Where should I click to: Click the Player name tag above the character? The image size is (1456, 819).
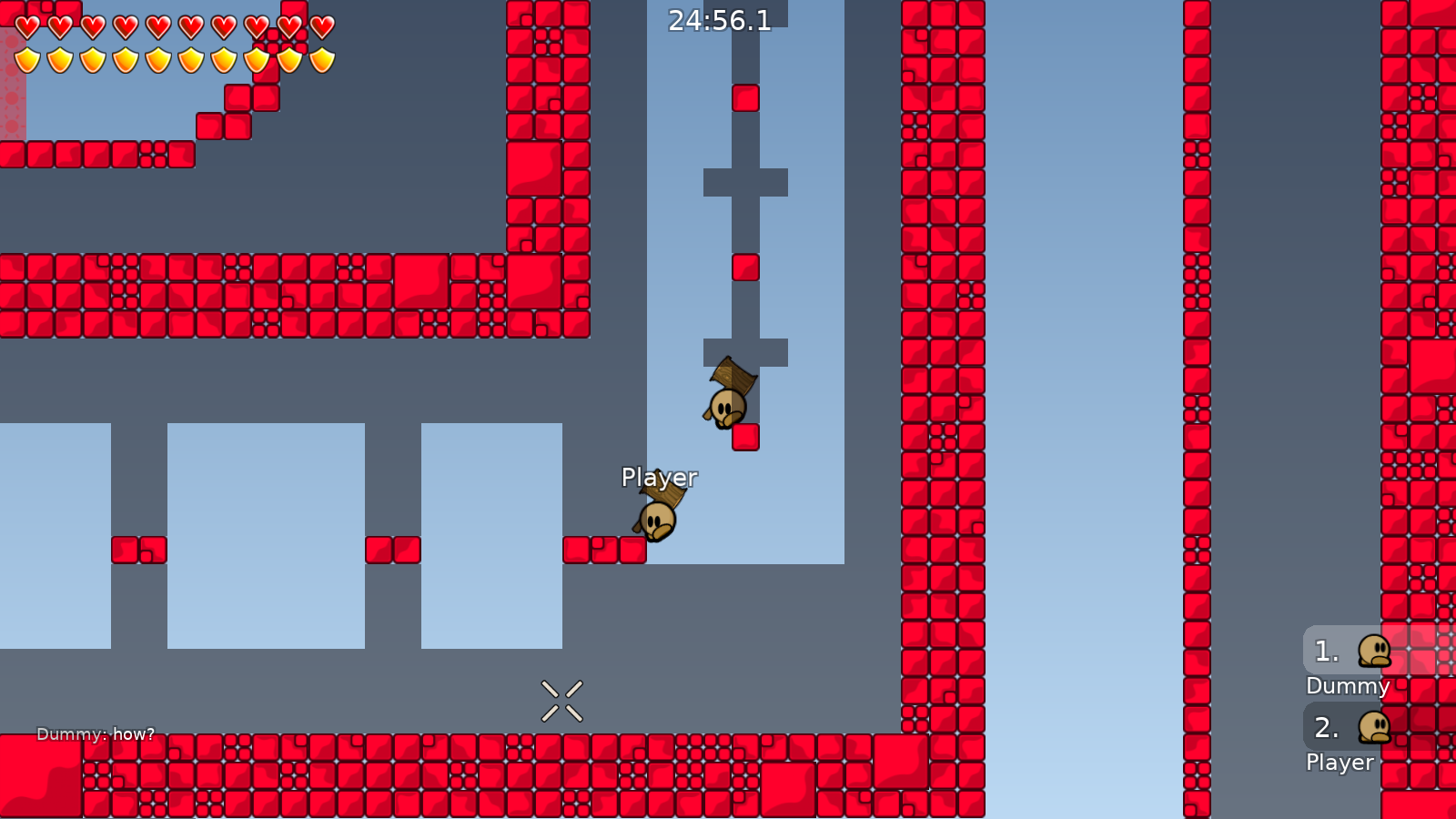click(659, 476)
